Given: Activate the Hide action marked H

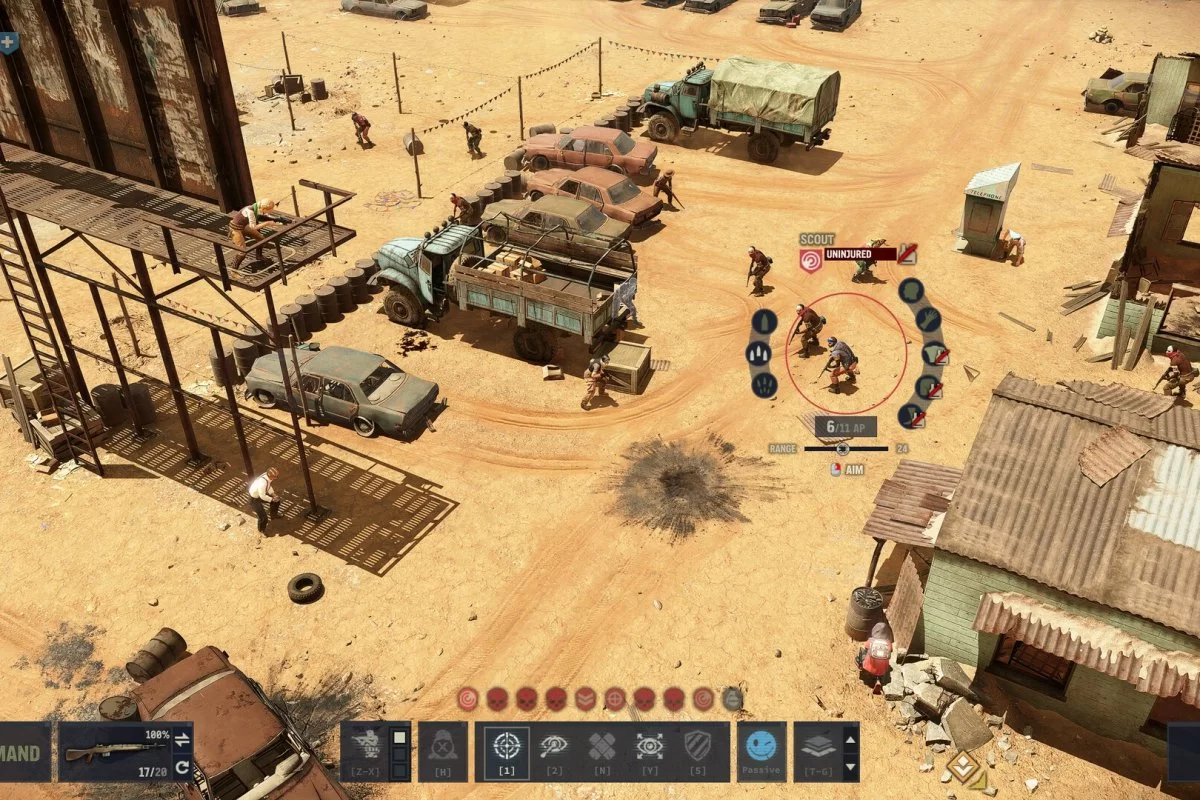Looking at the screenshot, I should (442, 751).
